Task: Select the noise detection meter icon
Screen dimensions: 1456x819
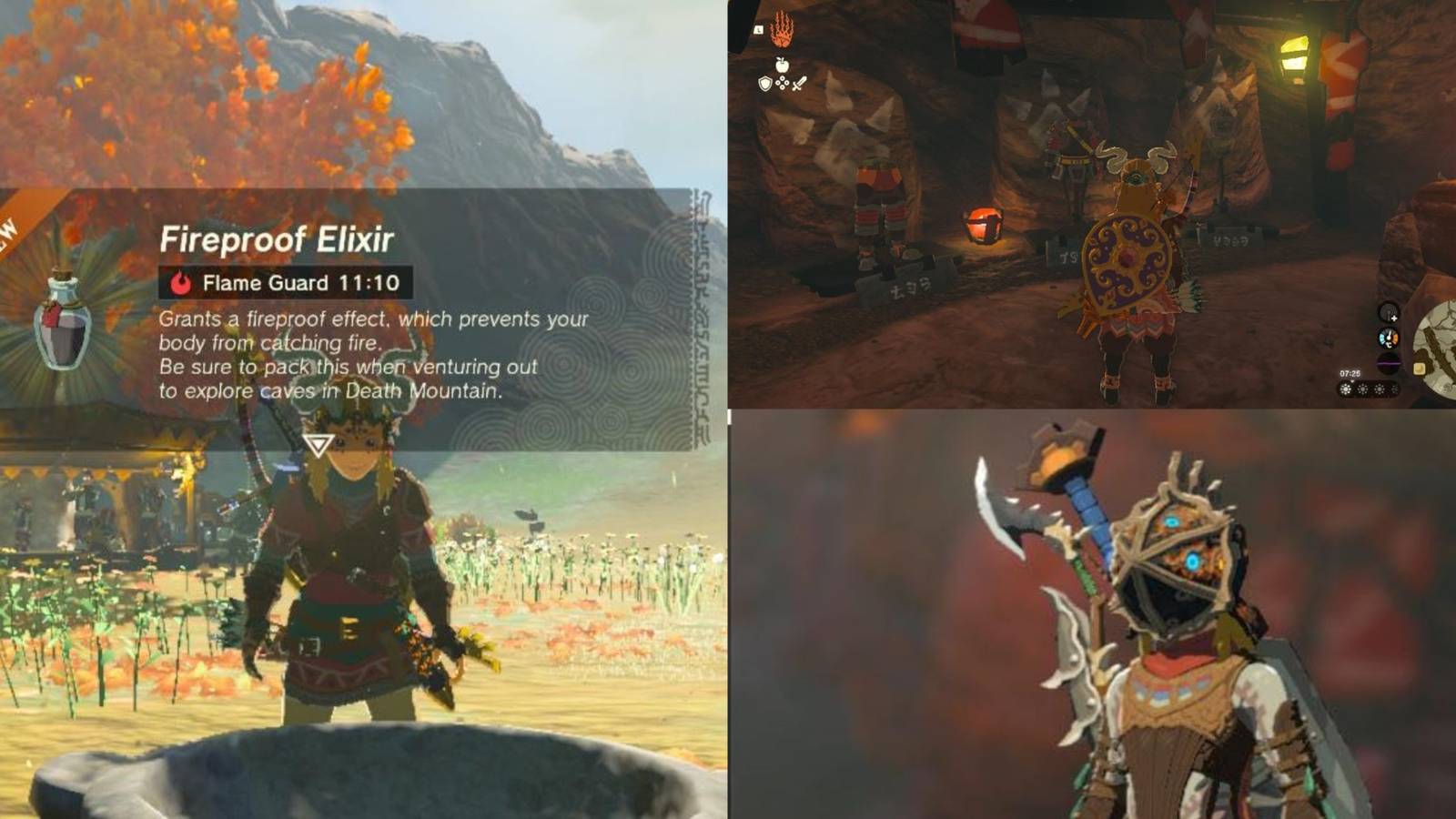Action: (1388, 313)
